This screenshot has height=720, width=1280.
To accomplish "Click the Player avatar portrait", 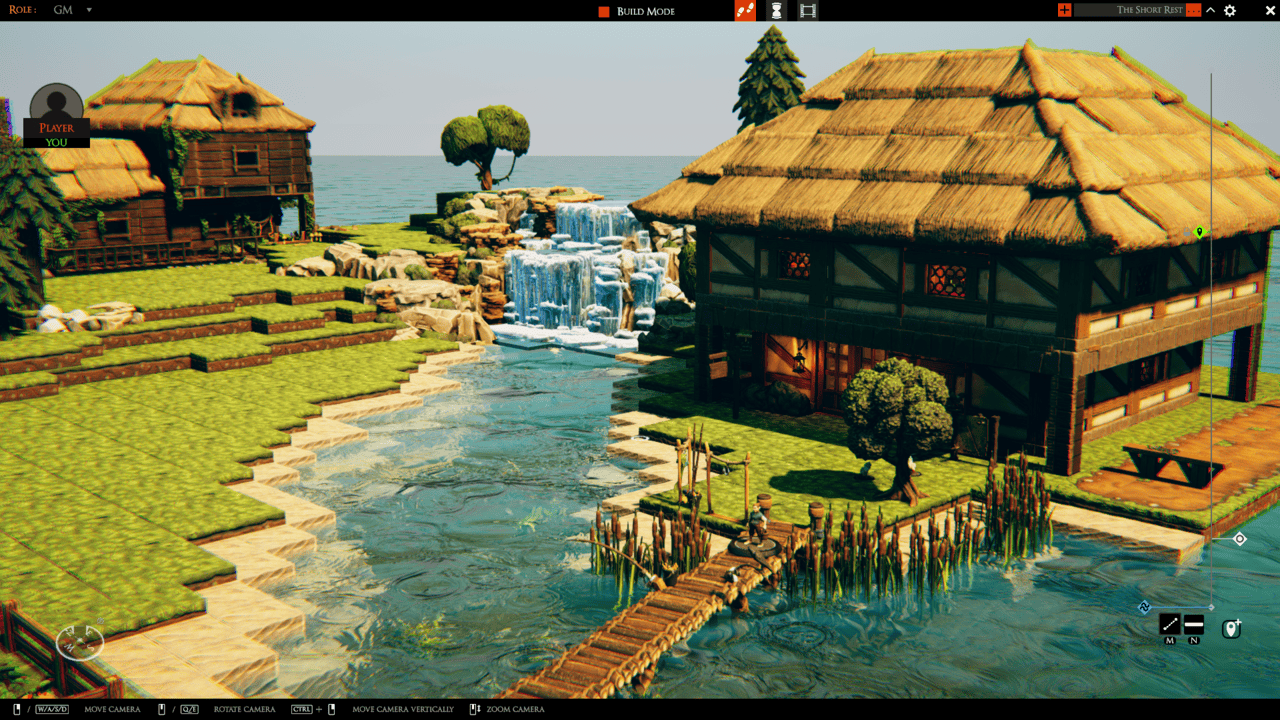I will coord(55,100).
